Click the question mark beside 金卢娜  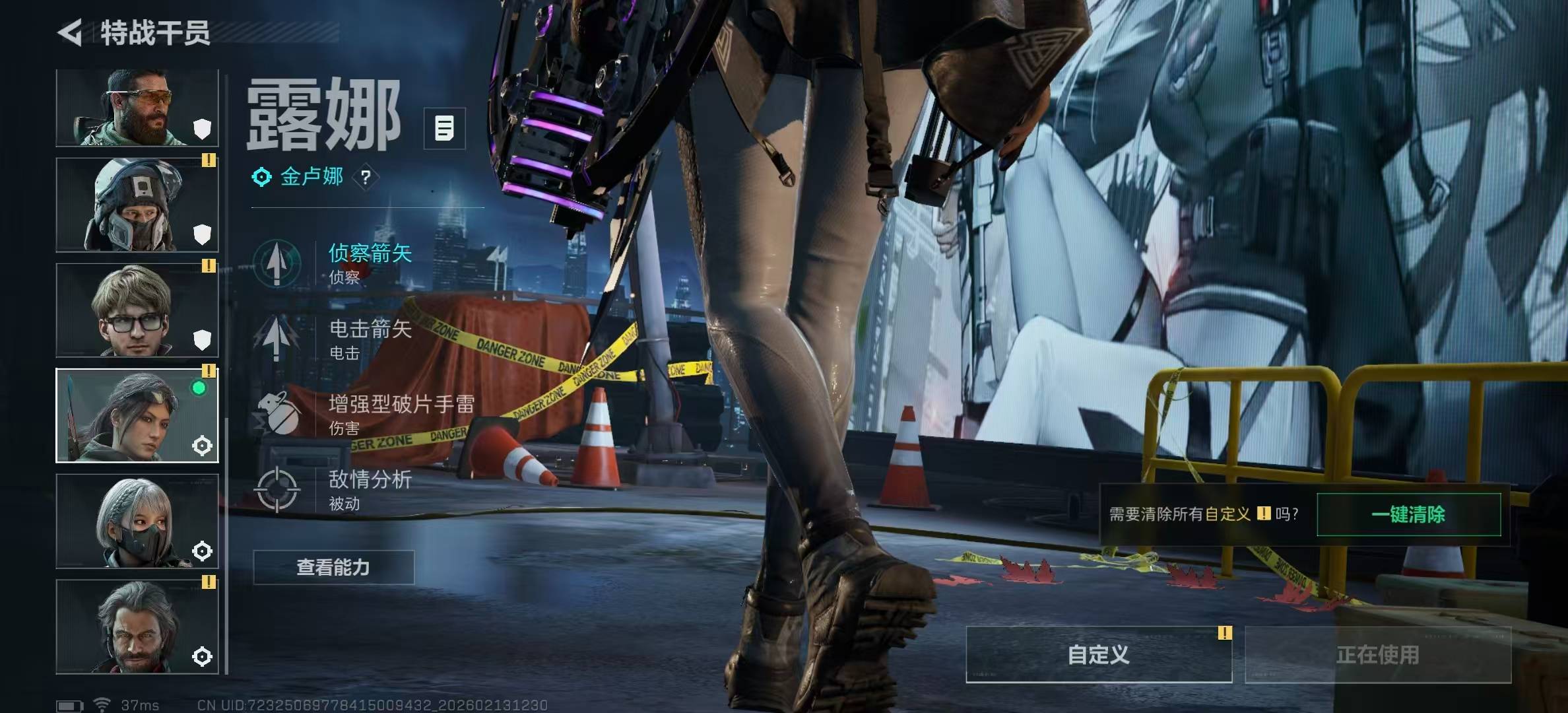[x=366, y=177]
